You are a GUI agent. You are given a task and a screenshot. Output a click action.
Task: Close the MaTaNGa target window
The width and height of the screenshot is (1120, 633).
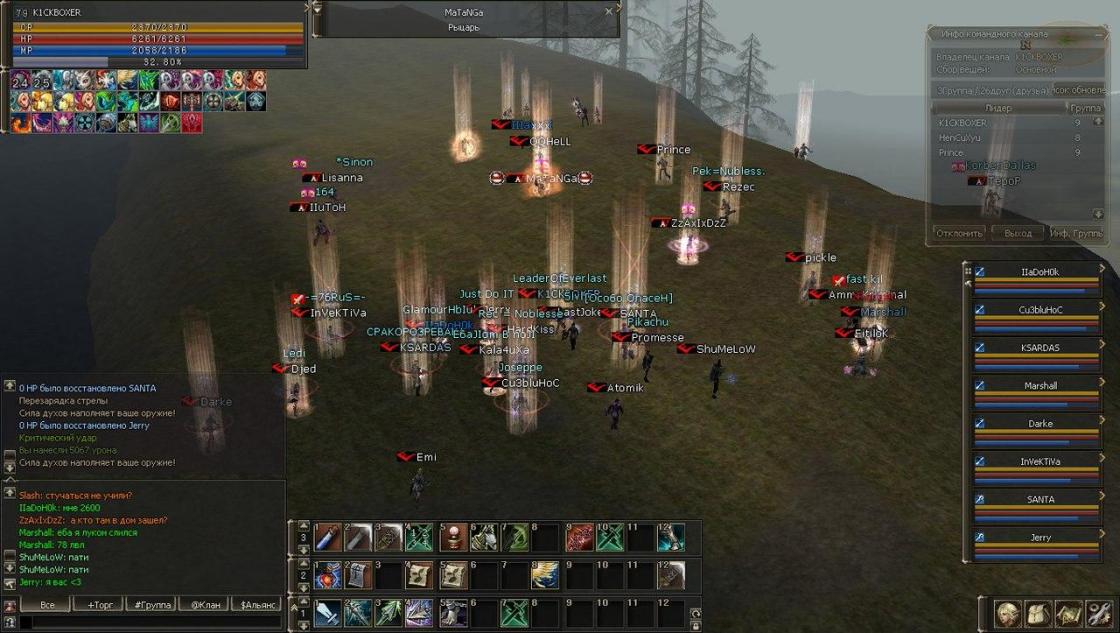pyautogui.click(x=609, y=12)
